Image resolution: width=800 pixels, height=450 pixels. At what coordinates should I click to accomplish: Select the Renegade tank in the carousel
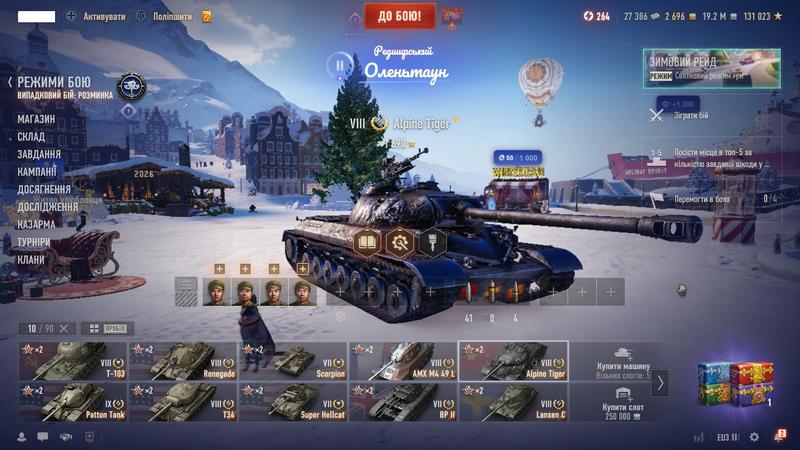click(x=183, y=360)
